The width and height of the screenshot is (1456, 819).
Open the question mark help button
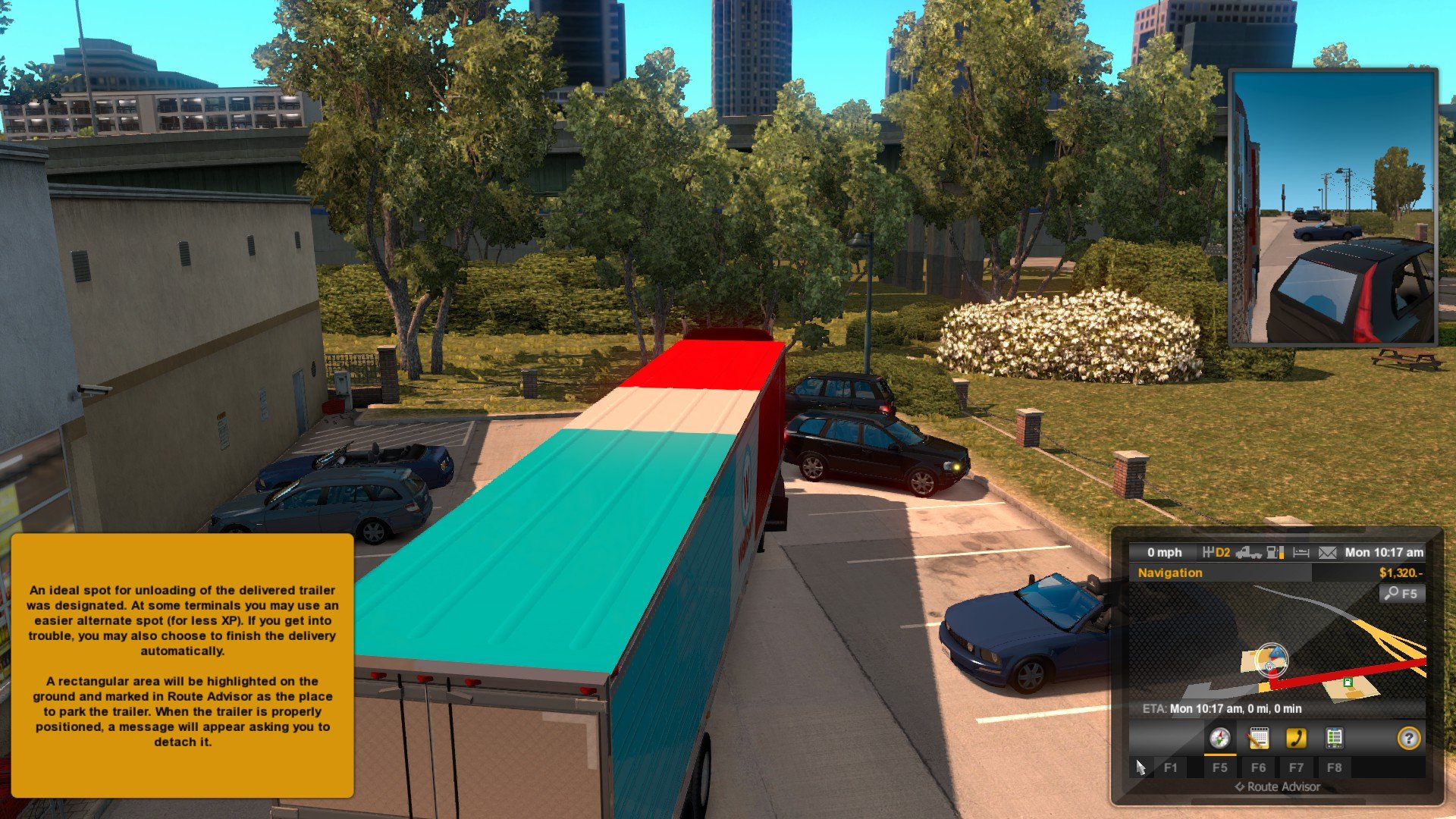[1408, 738]
